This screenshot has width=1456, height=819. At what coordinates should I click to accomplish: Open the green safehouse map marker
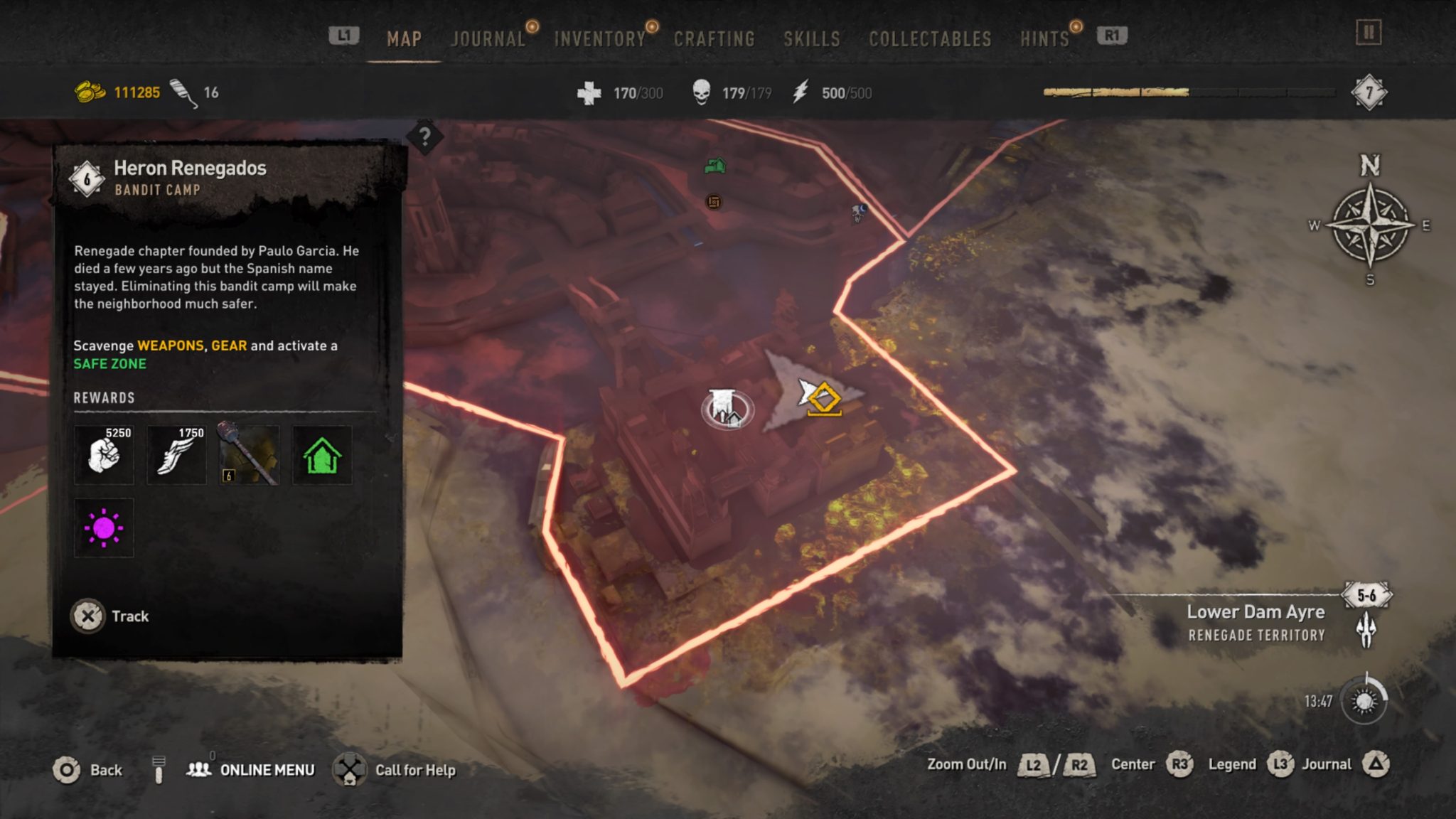(x=714, y=165)
